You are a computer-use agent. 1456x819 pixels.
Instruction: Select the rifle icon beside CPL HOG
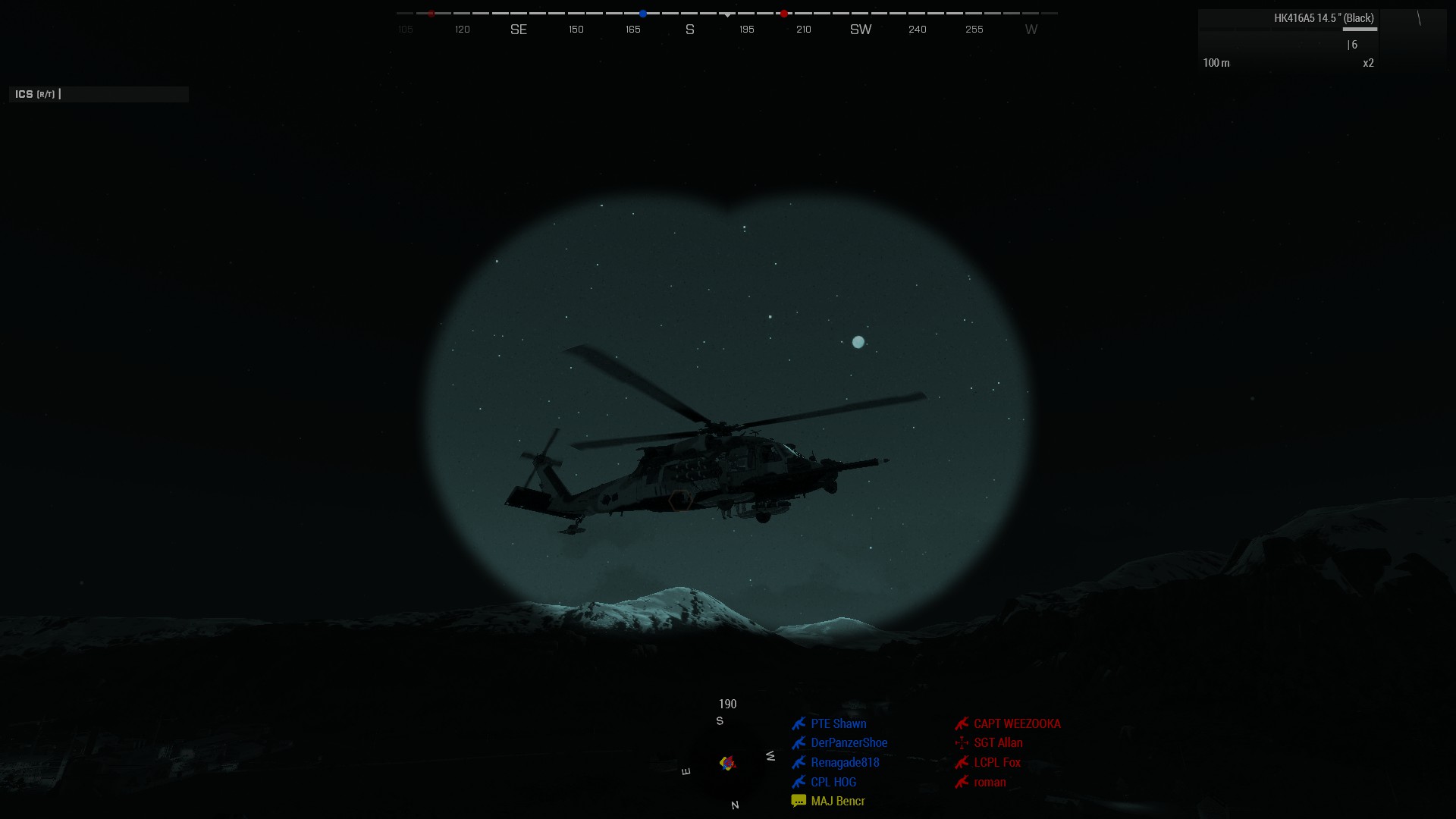click(x=800, y=782)
